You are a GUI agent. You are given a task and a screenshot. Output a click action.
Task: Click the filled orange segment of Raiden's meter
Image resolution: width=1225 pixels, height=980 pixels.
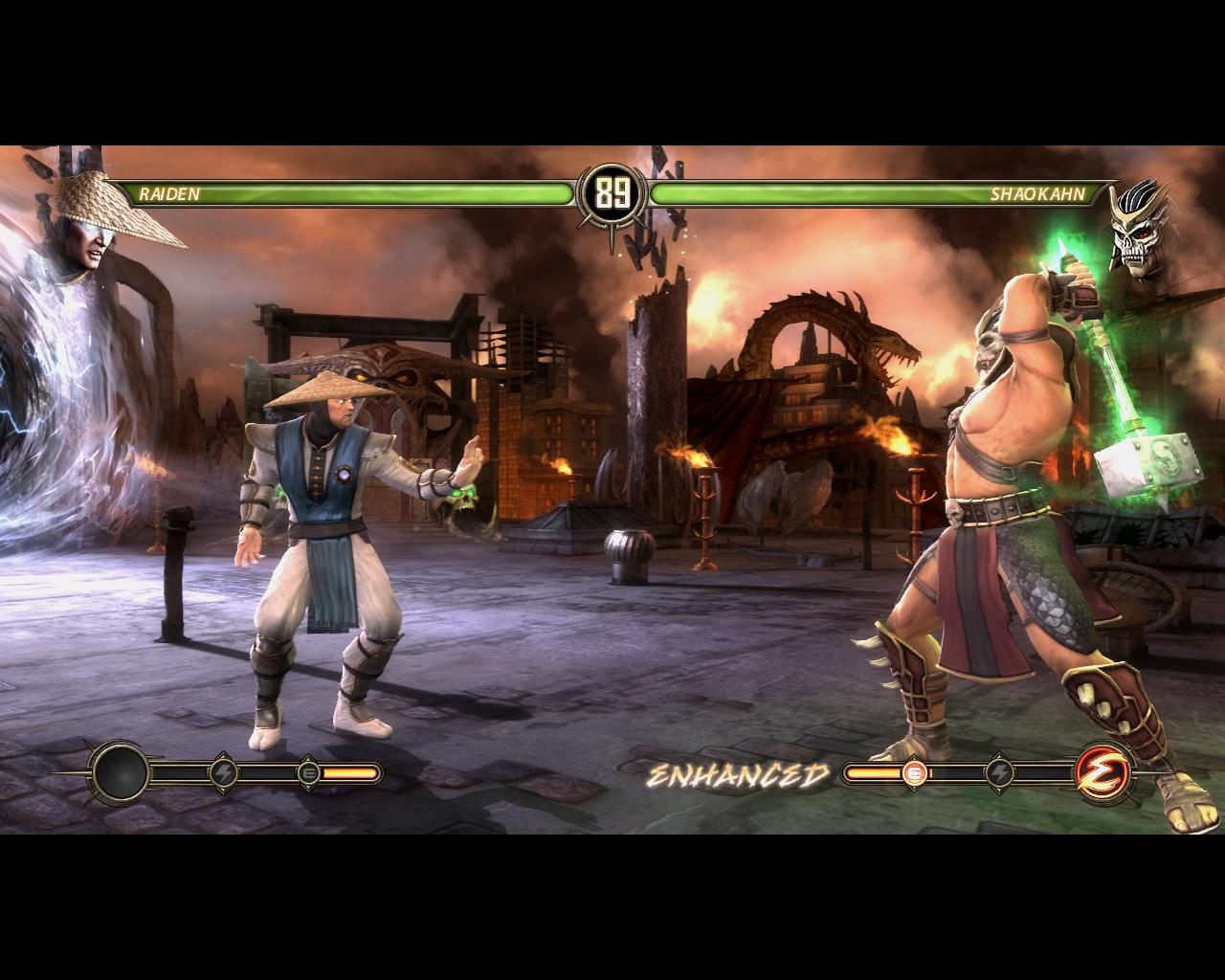[x=351, y=771]
